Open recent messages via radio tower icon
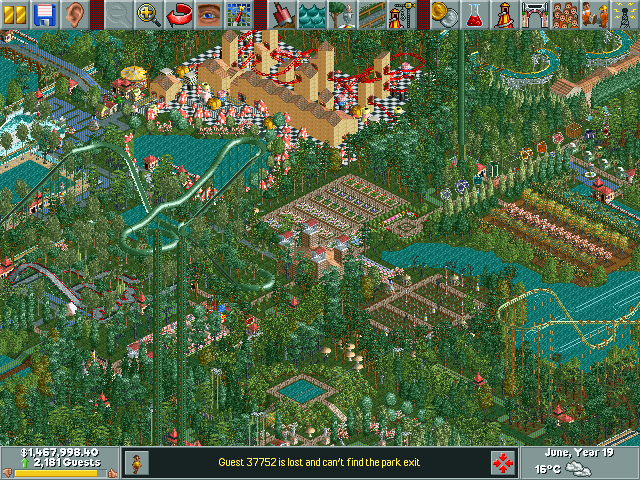The width and height of the screenshot is (640, 480). (x=626, y=14)
